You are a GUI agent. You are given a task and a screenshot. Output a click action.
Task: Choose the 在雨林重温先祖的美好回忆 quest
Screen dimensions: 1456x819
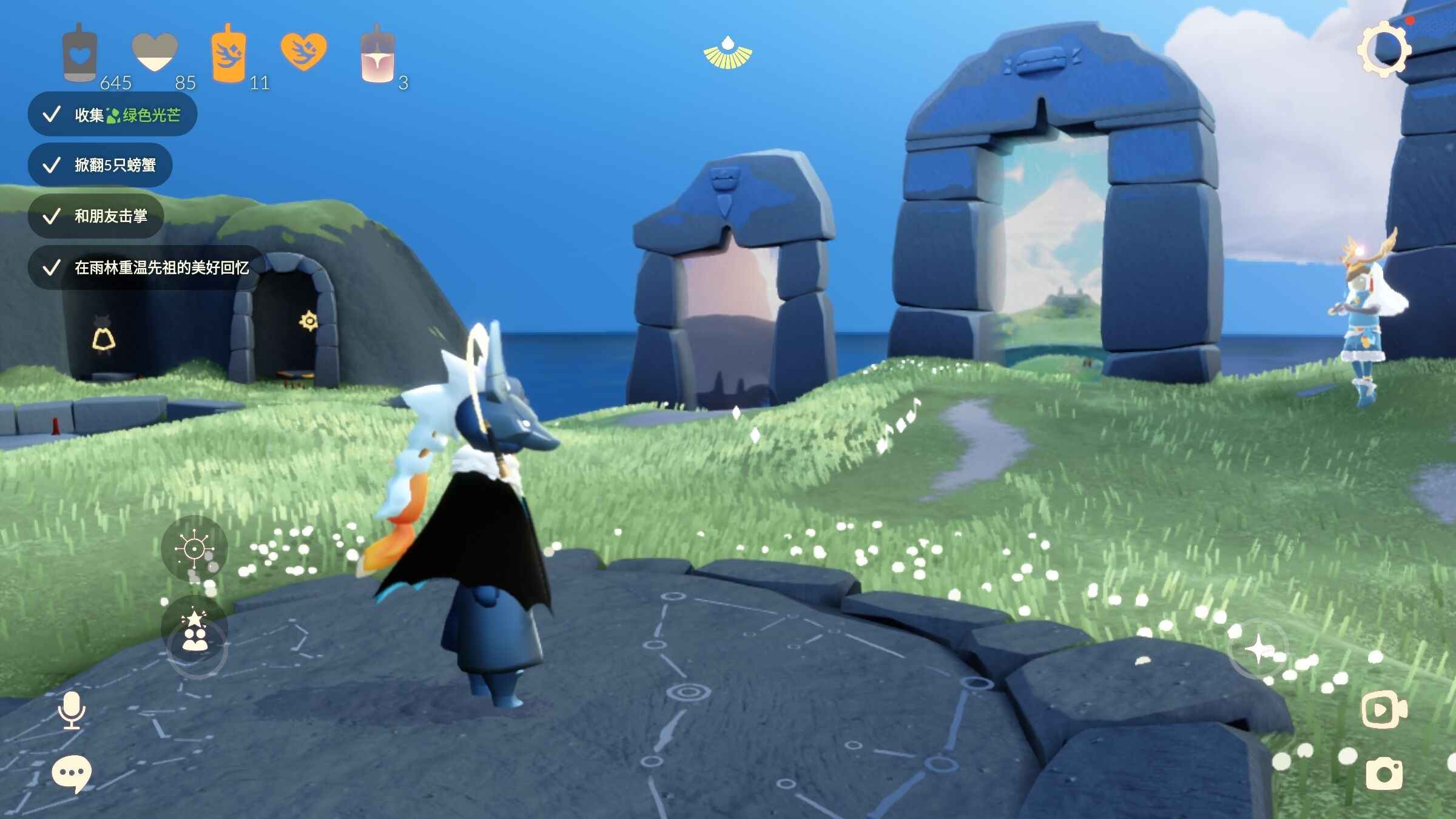pos(147,268)
